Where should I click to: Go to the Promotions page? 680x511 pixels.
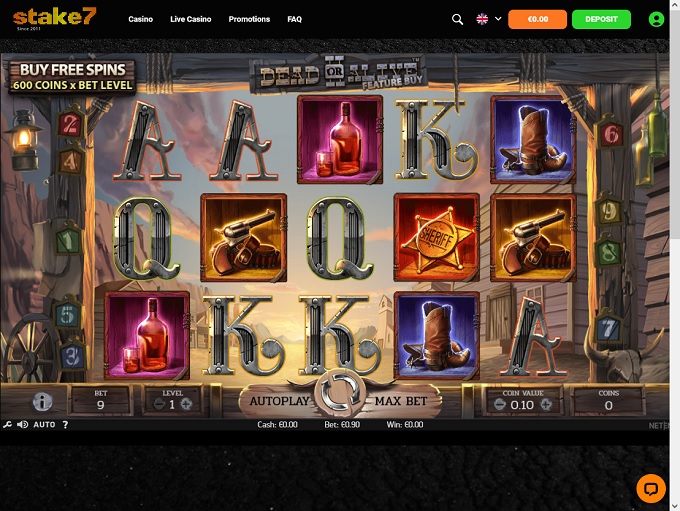tap(249, 19)
